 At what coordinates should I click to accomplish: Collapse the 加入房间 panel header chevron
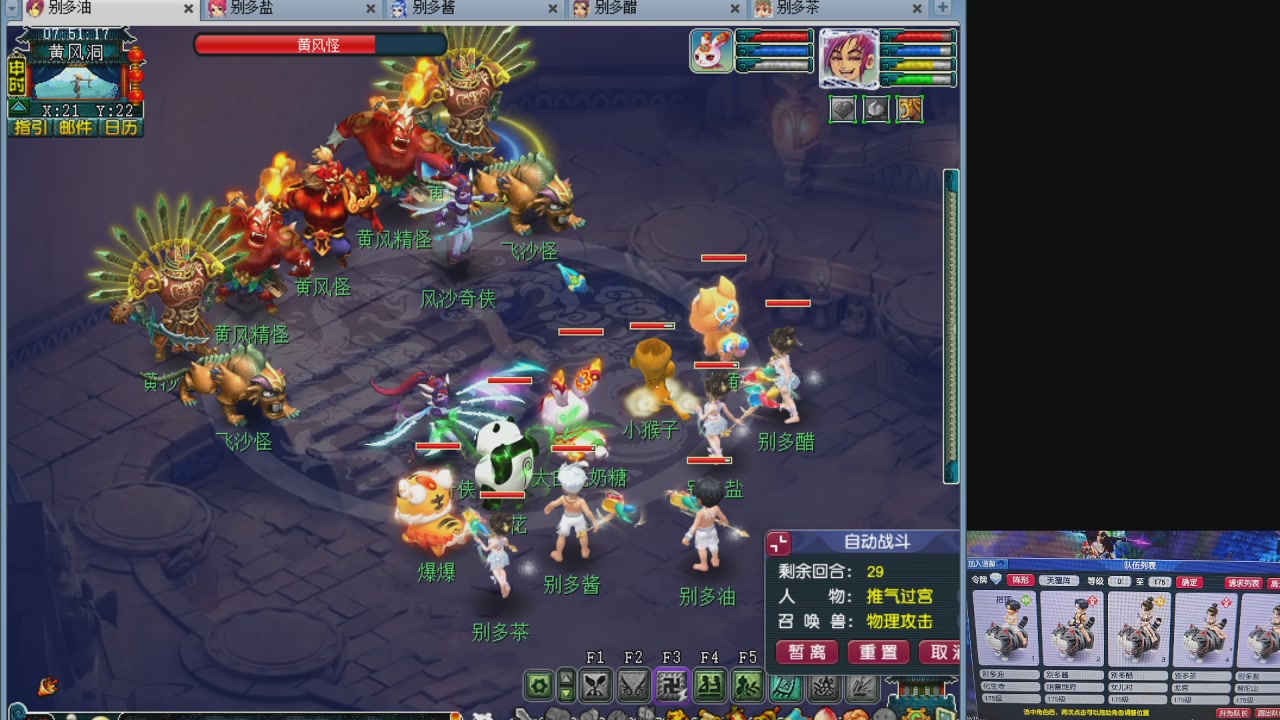(1000, 563)
